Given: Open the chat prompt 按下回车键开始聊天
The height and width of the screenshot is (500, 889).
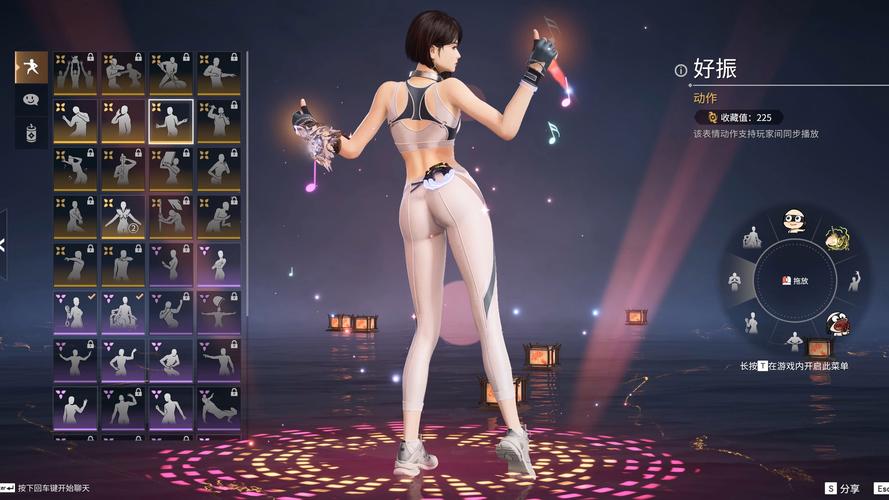Looking at the screenshot, I should 45,487.
